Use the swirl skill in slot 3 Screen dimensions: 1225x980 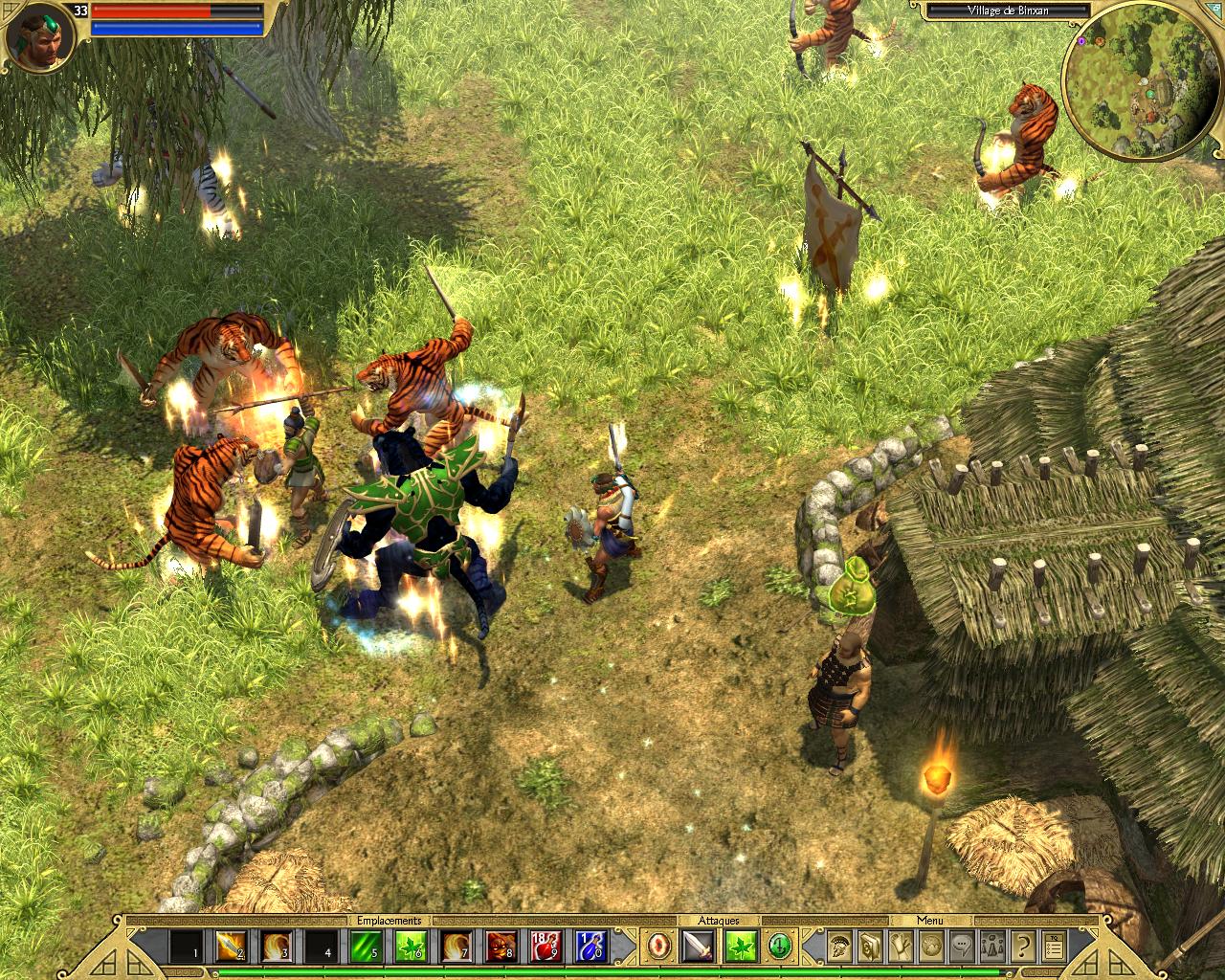point(275,947)
